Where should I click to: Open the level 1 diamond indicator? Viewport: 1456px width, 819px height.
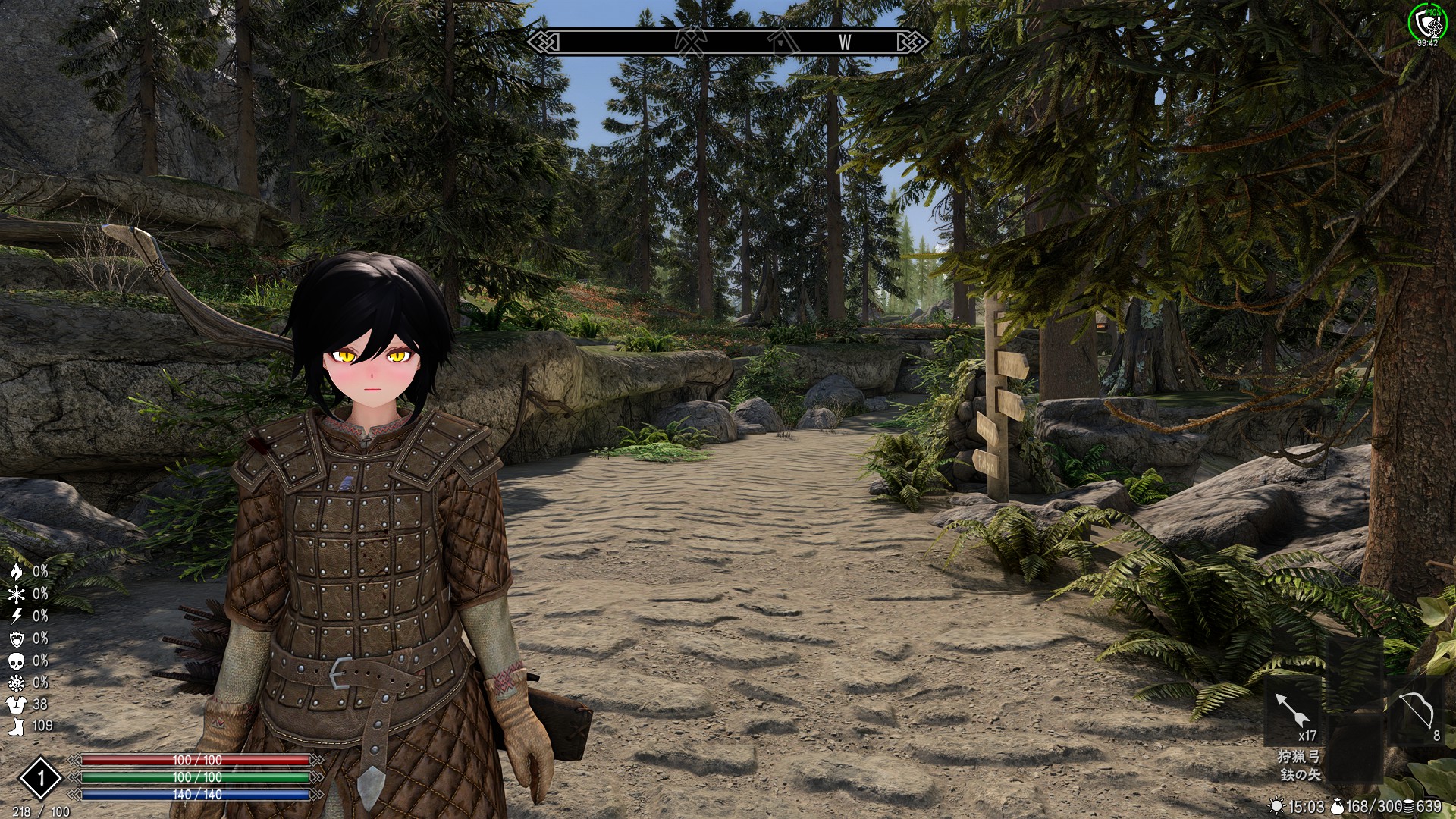[x=40, y=777]
